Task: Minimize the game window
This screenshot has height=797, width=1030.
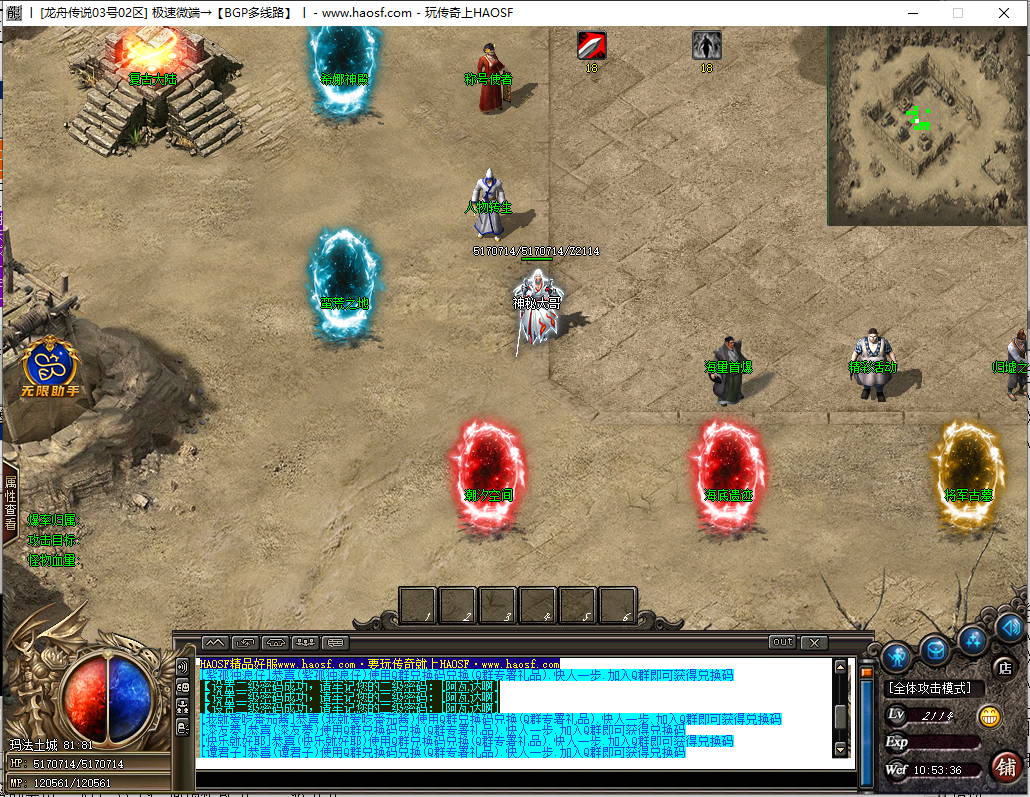Action: tap(911, 13)
